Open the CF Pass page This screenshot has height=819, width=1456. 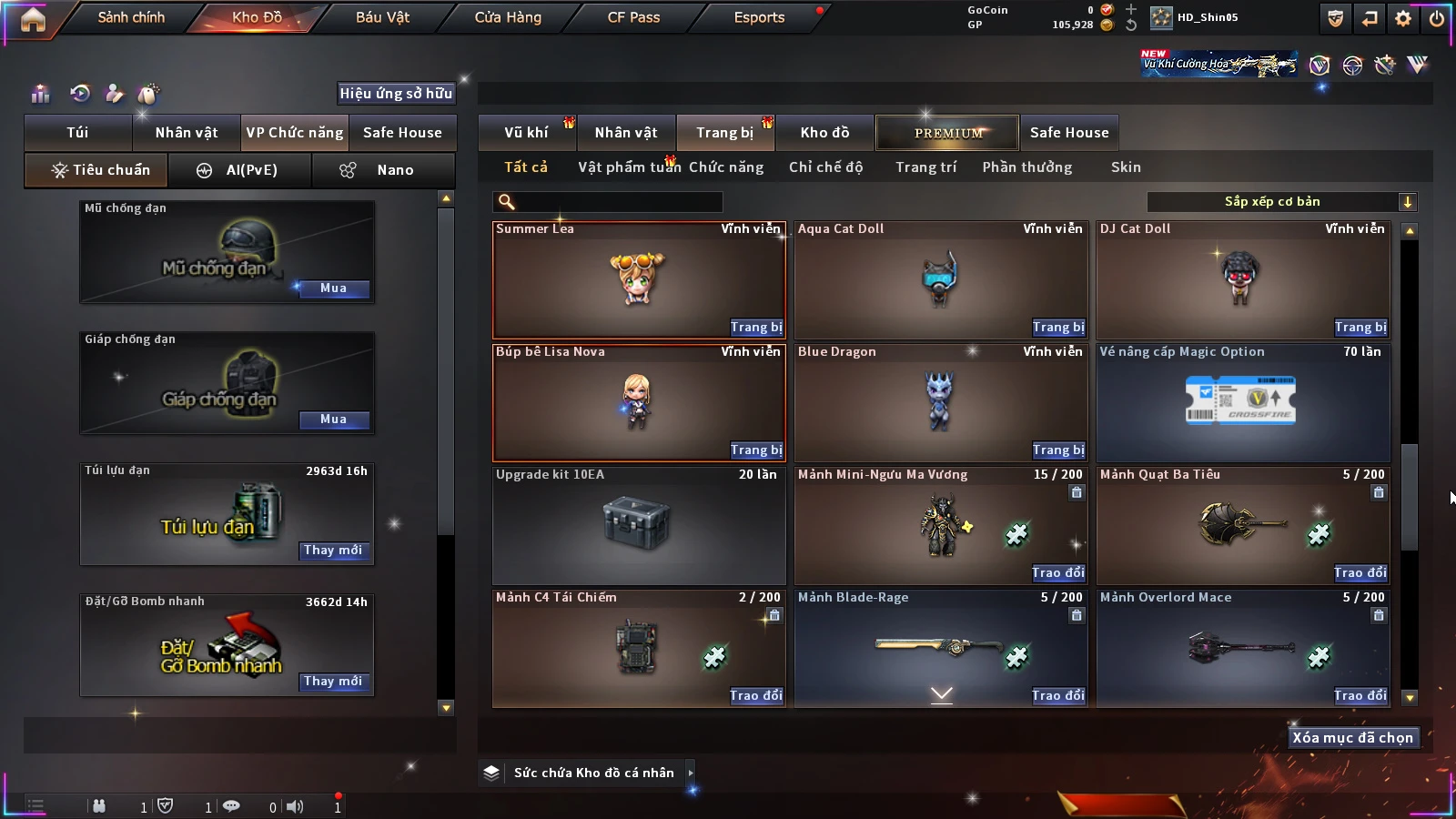tap(633, 17)
